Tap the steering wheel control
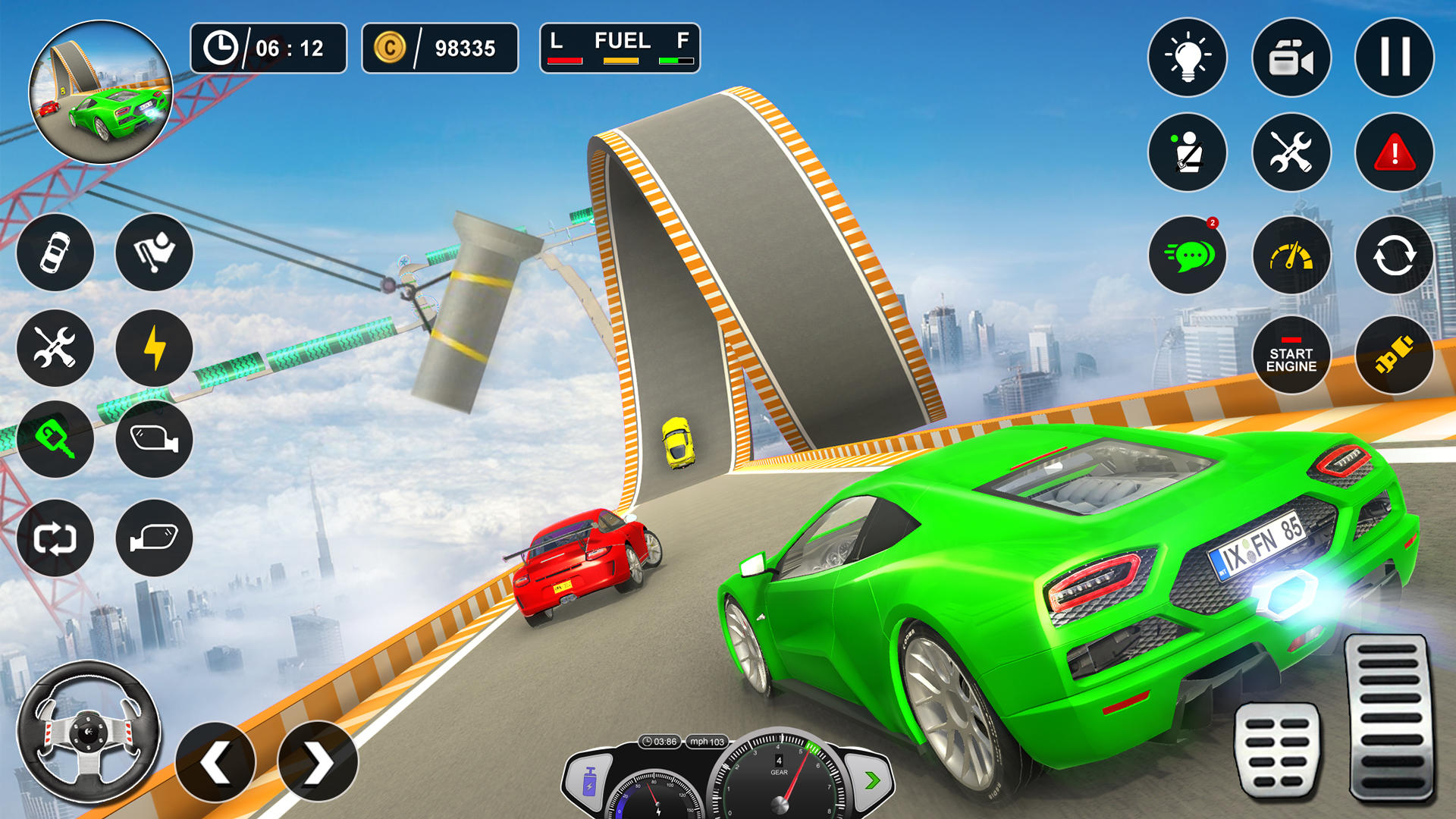The image size is (1456, 819). pyautogui.click(x=89, y=733)
